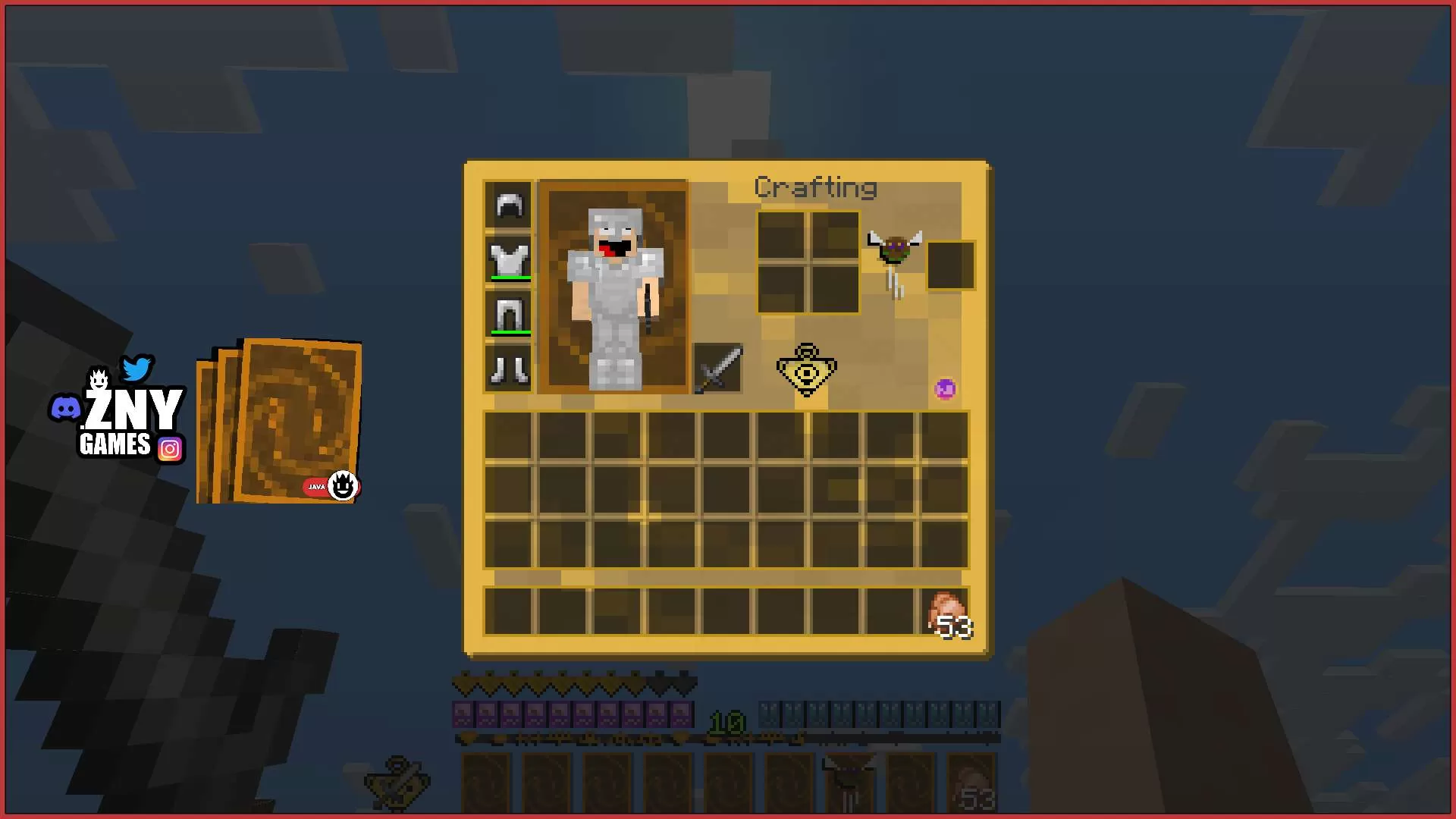Image resolution: width=1456 pixels, height=819 pixels.
Task: Open the Instagram icon
Action: (x=171, y=449)
